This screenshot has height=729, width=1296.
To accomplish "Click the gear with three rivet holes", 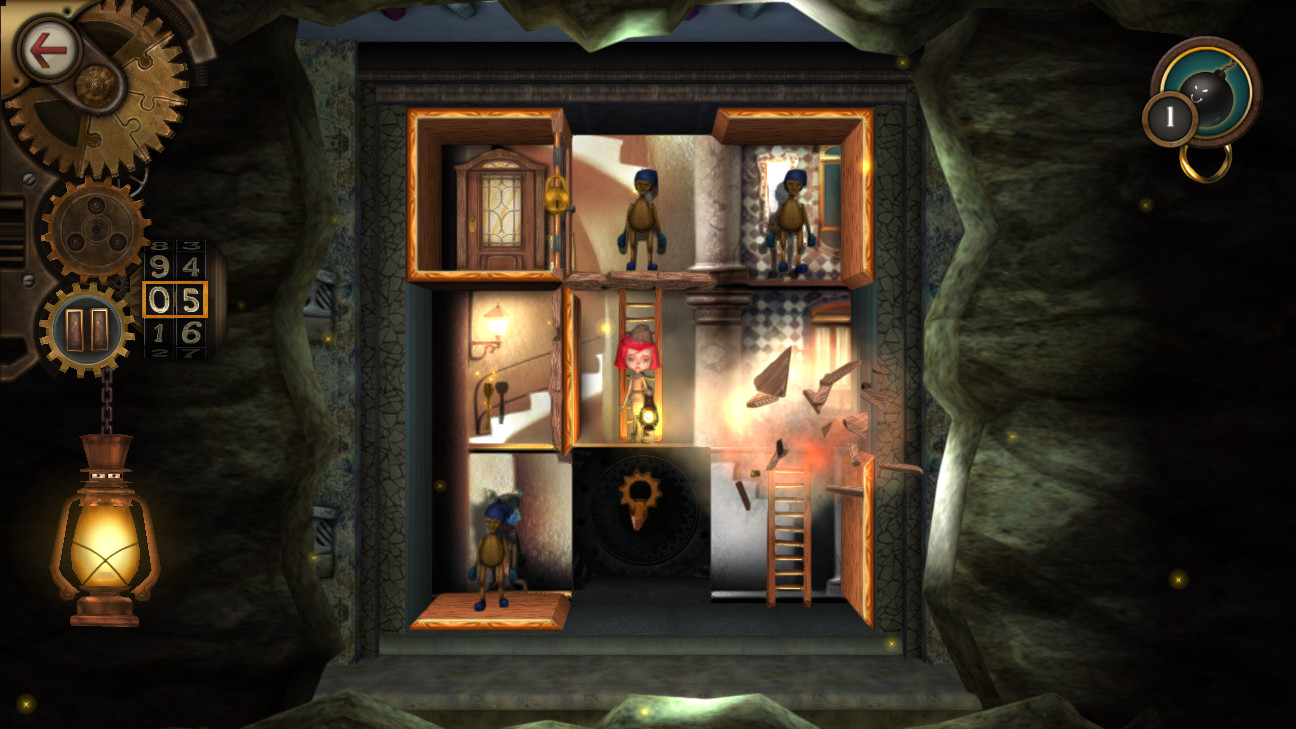I will [95, 228].
